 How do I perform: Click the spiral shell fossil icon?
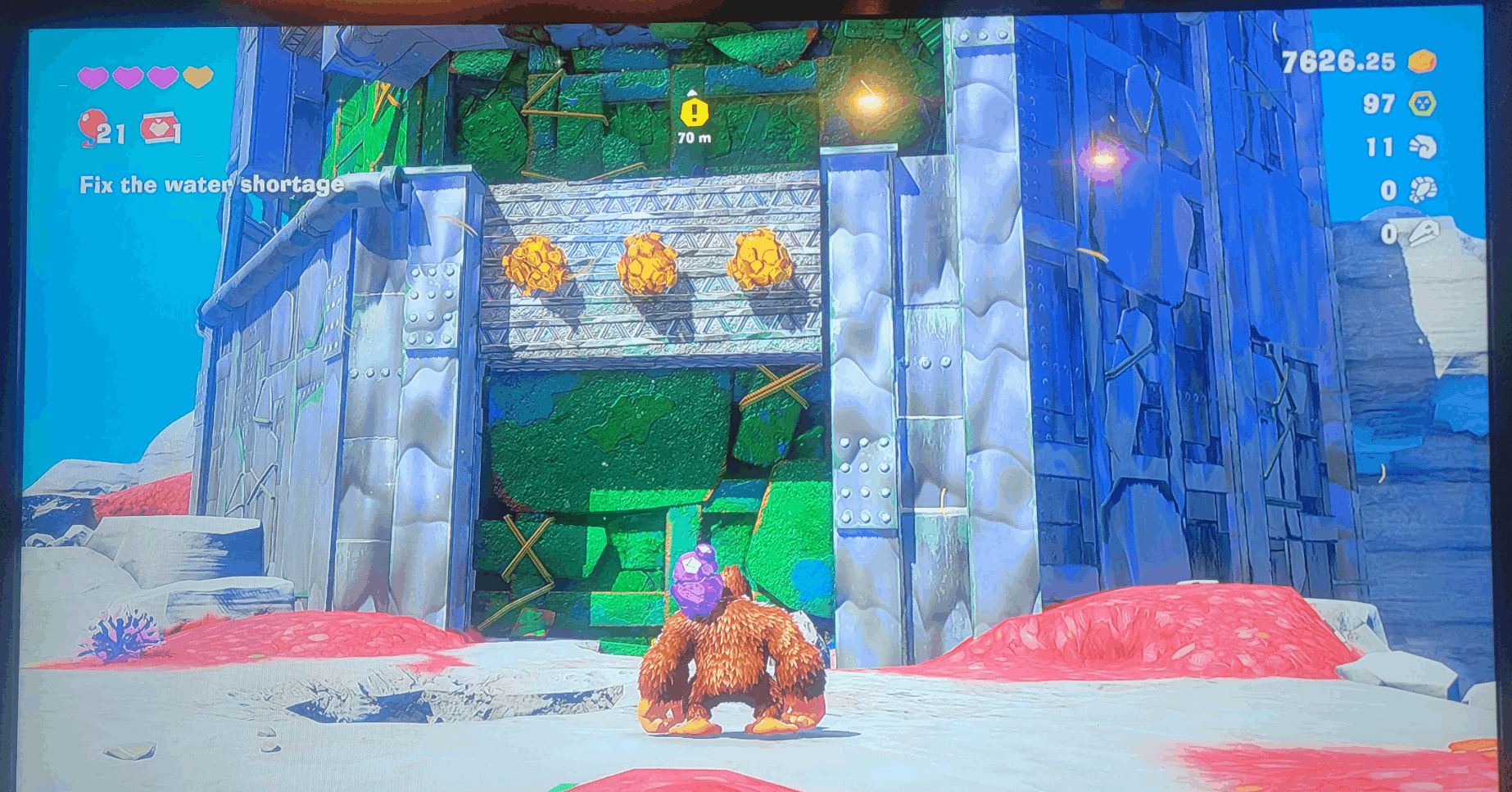coord(1422,147)
